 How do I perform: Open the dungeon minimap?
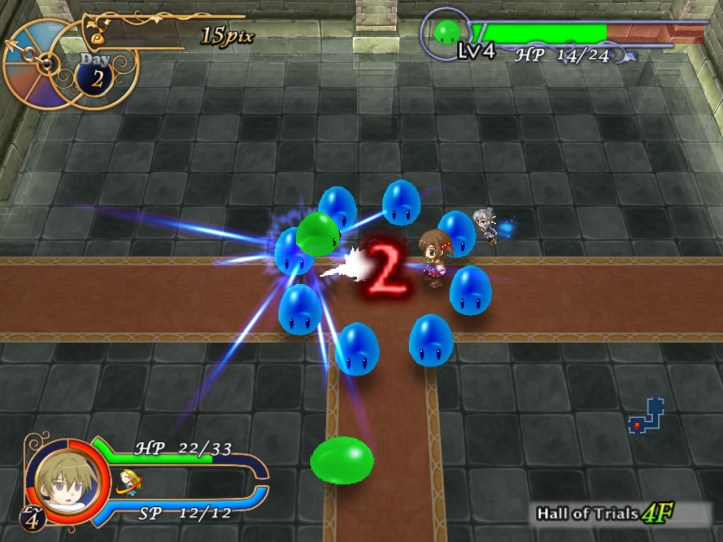point(645,416)
